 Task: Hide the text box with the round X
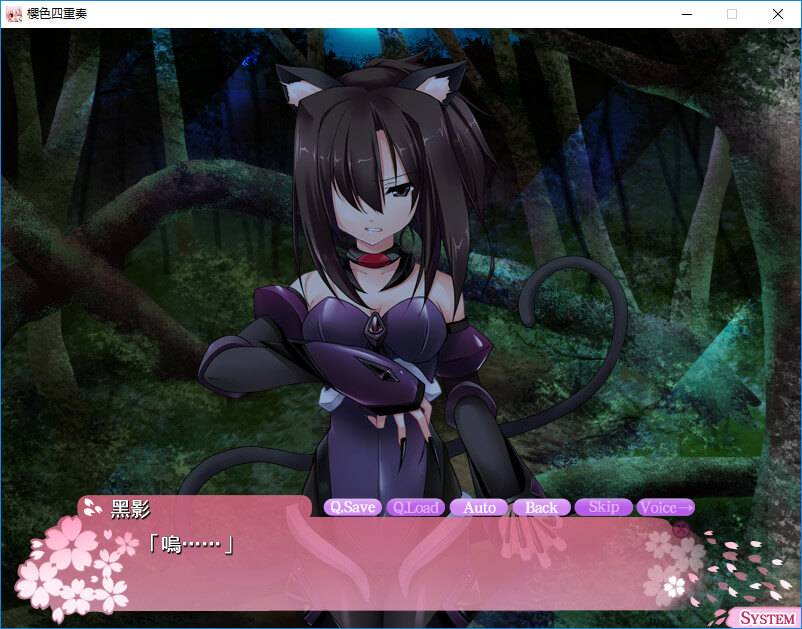[x=682, y=531]
